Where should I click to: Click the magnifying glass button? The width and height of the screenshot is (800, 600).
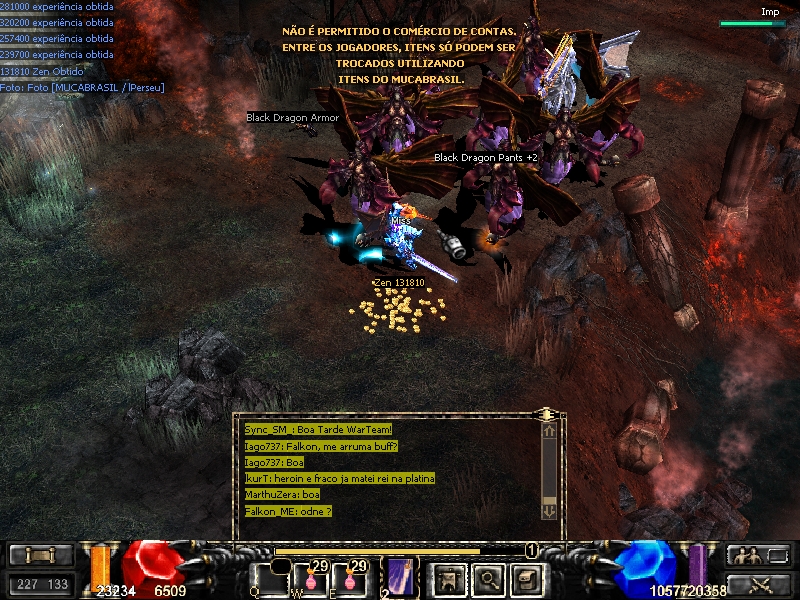(487, 578)
